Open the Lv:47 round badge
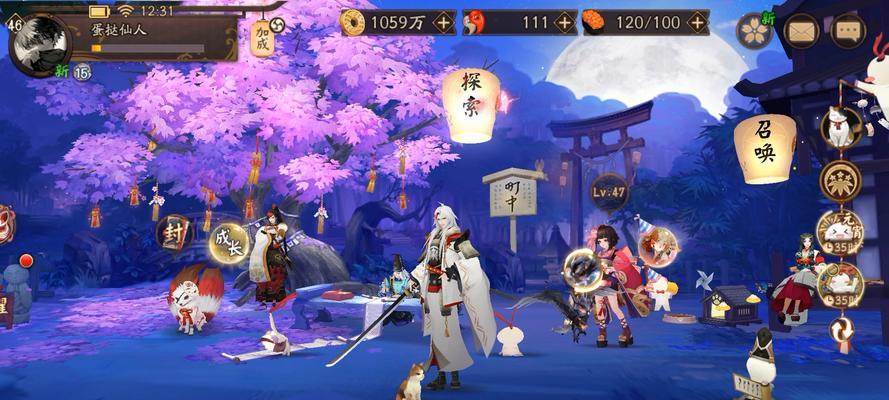The width and height of the screenshot is (889, 400). click(x=608, y=190)
